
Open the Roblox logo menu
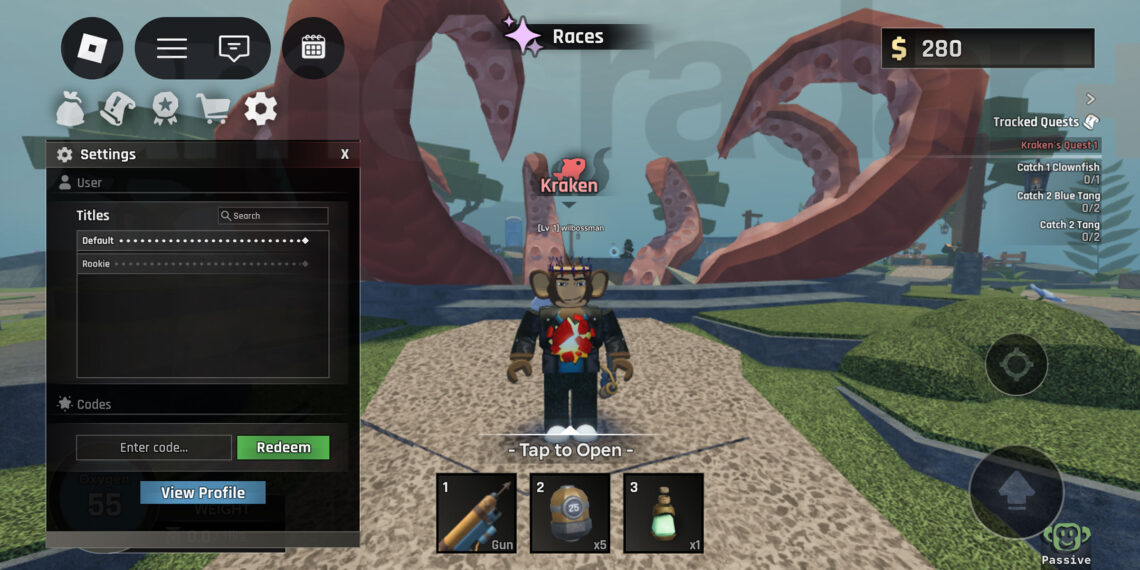[x=92, y=48]
